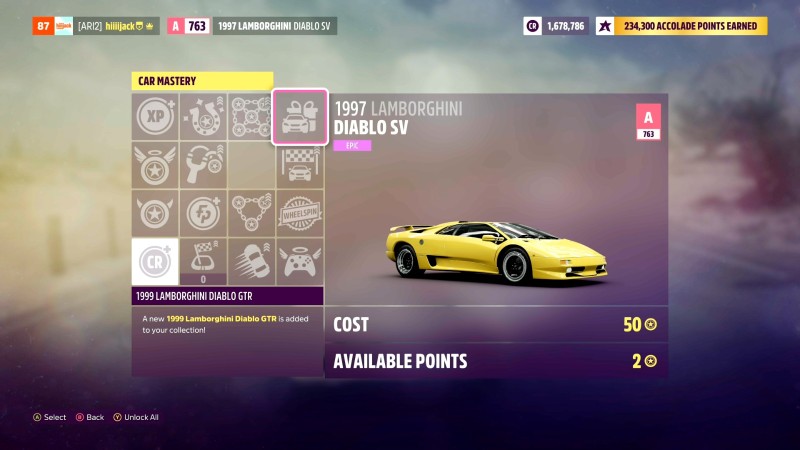Choose the checkered flag drift perk
The height and width of the screenshot is (450, 800).
[203, 260]
